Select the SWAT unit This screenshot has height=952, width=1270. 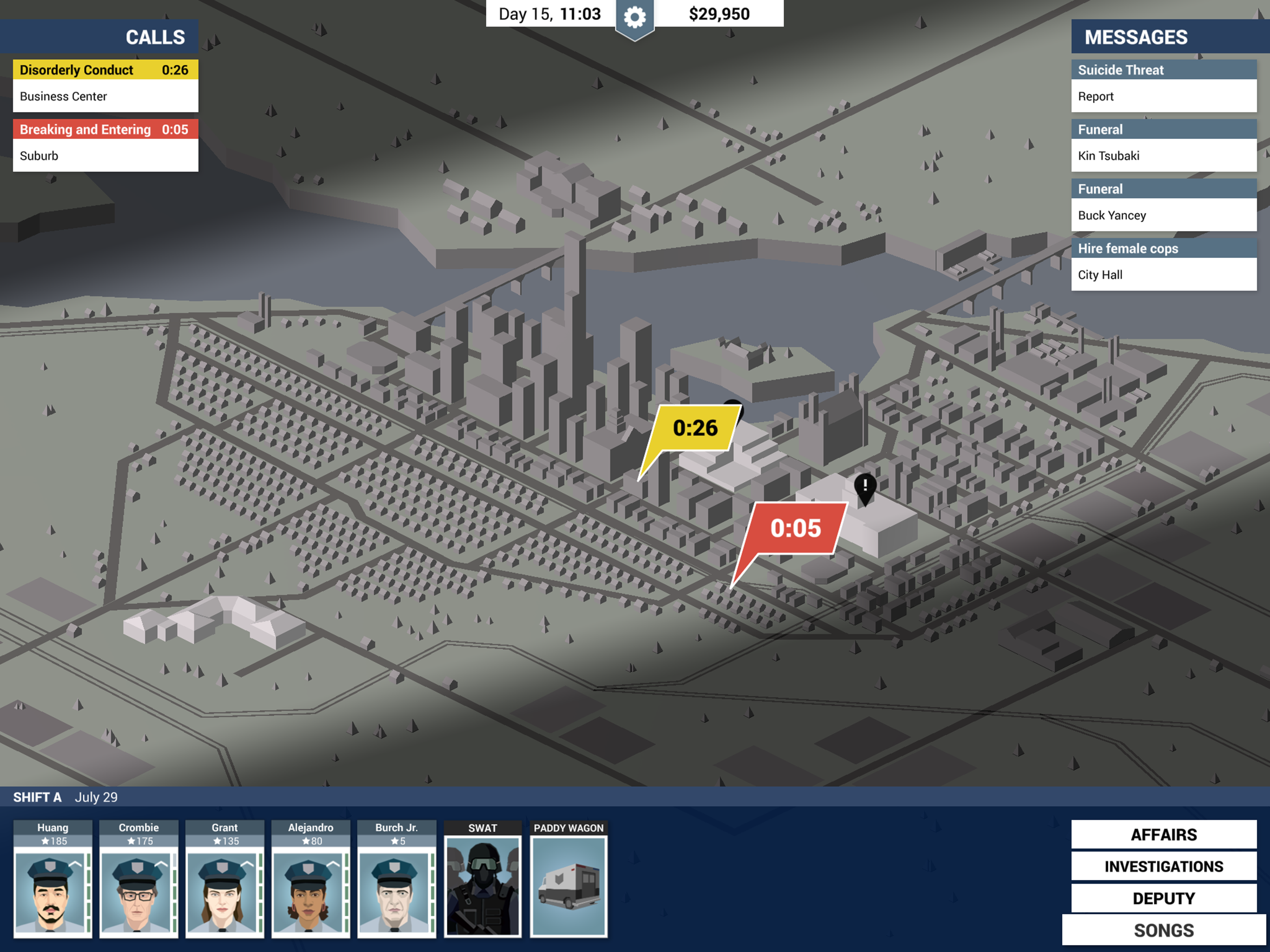tap(482, 884)
